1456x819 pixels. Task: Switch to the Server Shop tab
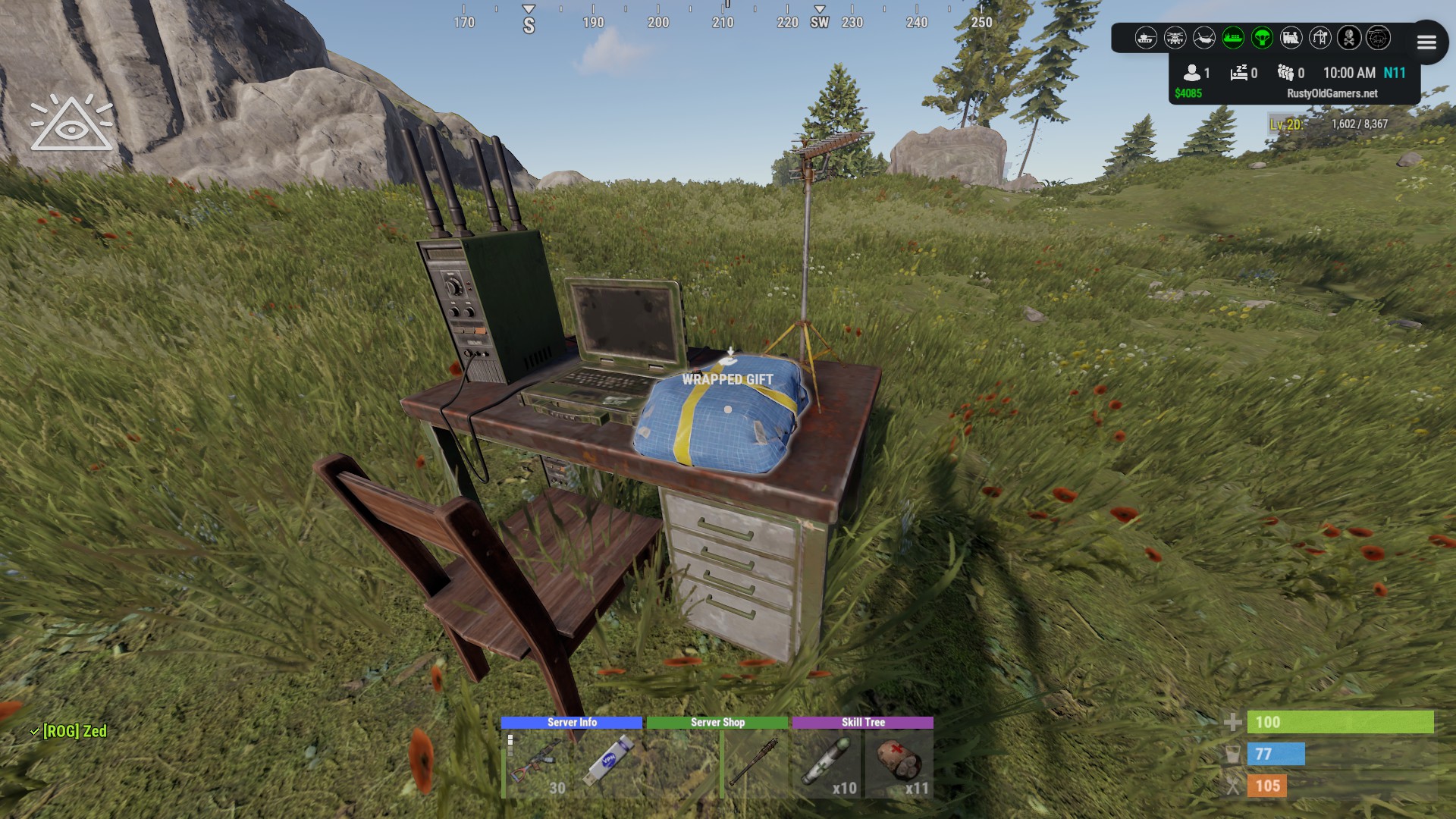click(716, 723)
